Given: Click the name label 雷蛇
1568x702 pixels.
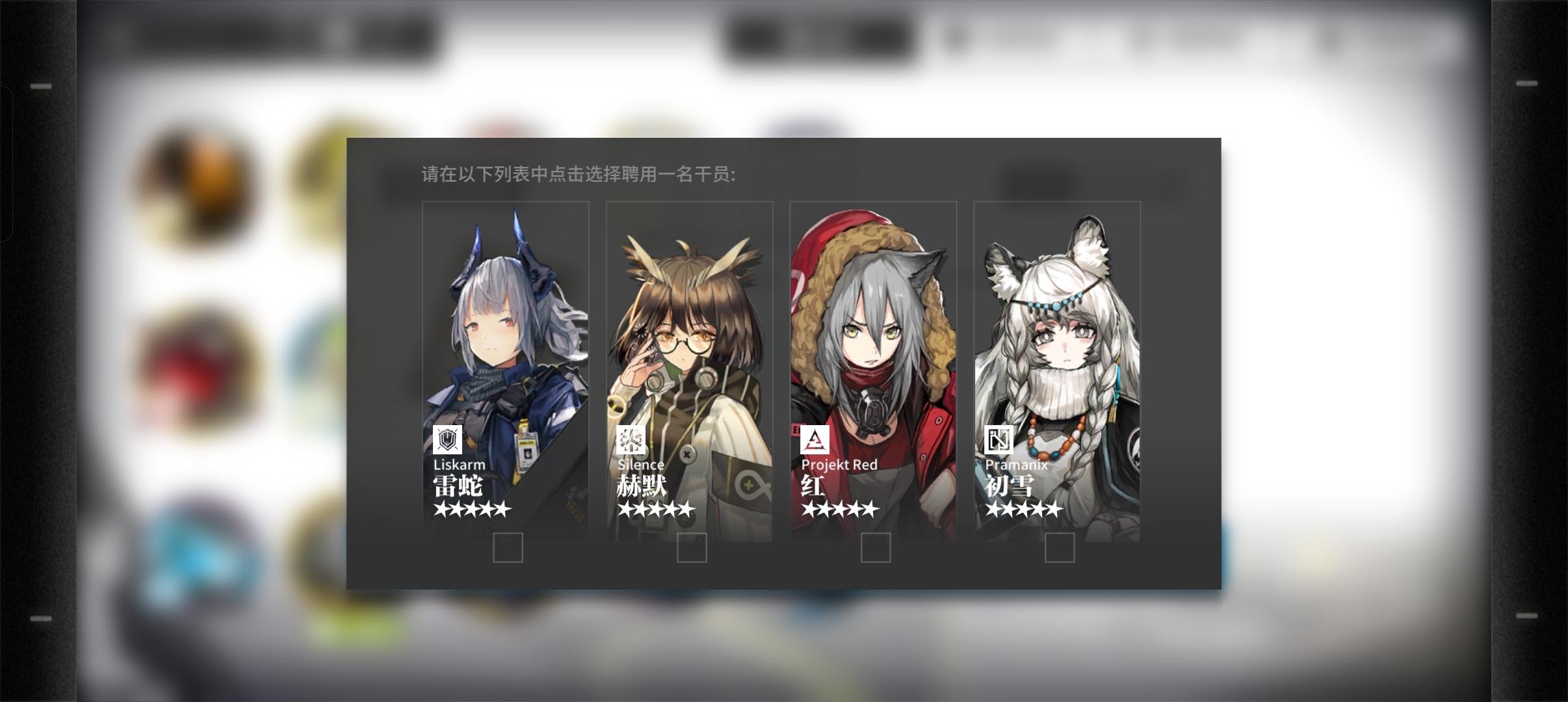Looking at the screenshot, I should point(458,486).
